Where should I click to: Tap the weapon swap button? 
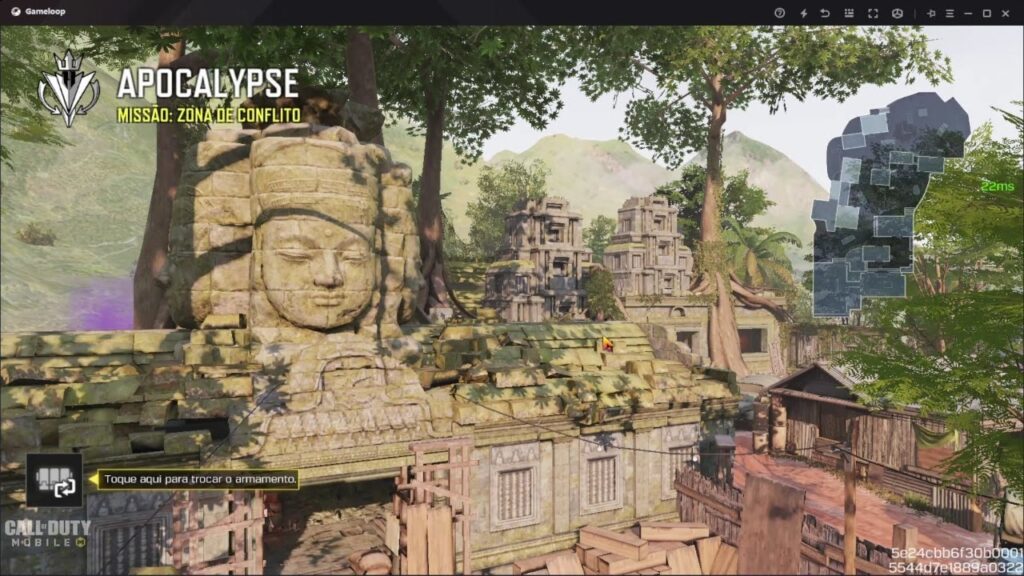pyautogui.click(x=54, y=481)
